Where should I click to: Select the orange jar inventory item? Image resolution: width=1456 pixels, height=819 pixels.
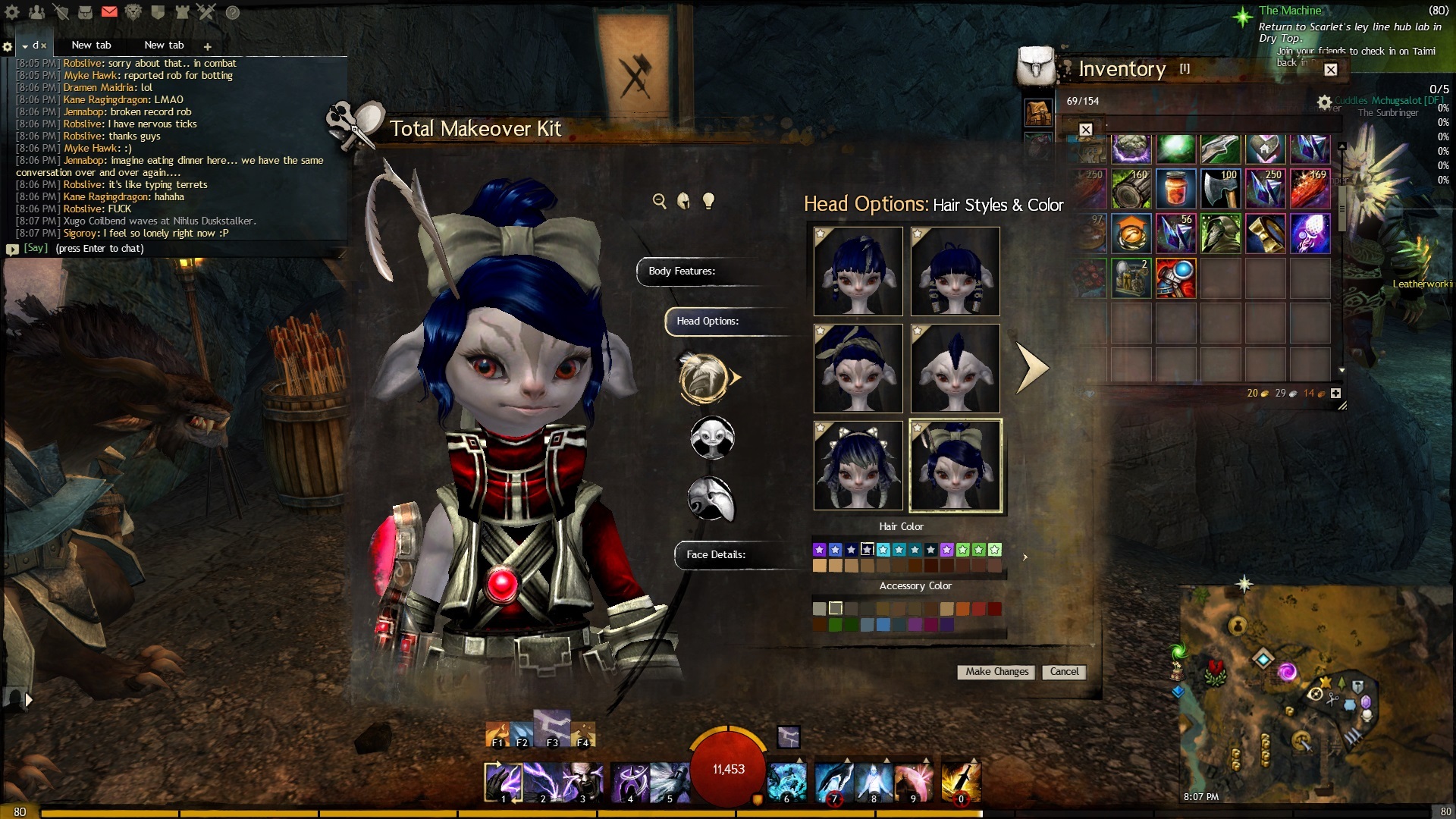(x=1175, y=189)
